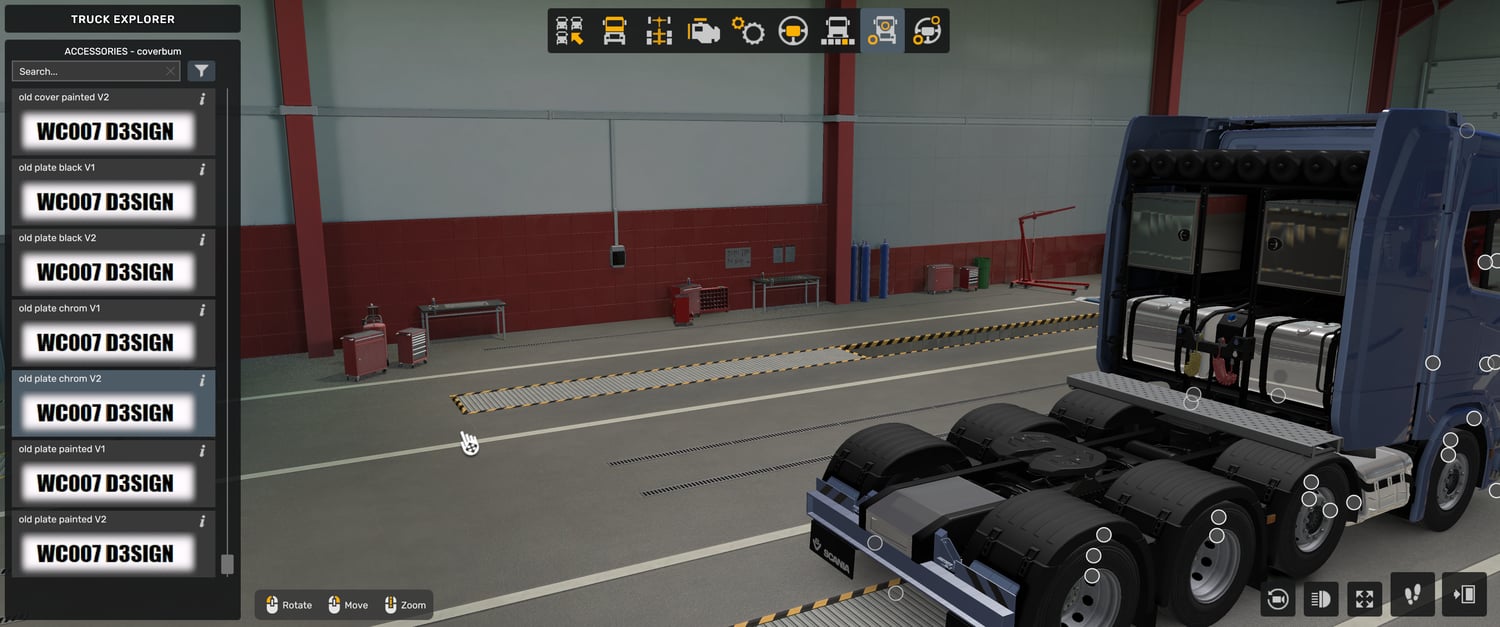Open the chassis axle layout tab
The width and height of the screenshot is (1500, 627).
pos(659,31)
